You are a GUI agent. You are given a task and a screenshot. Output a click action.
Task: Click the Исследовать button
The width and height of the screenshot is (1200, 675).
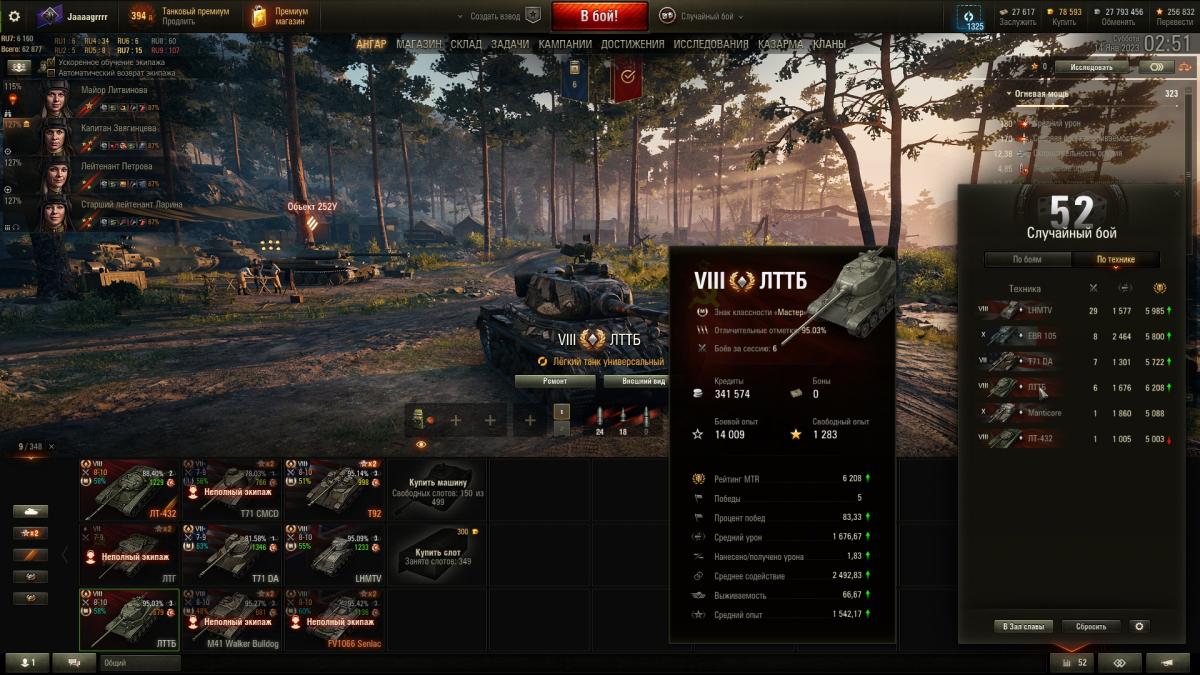[x=1090, y=67]
